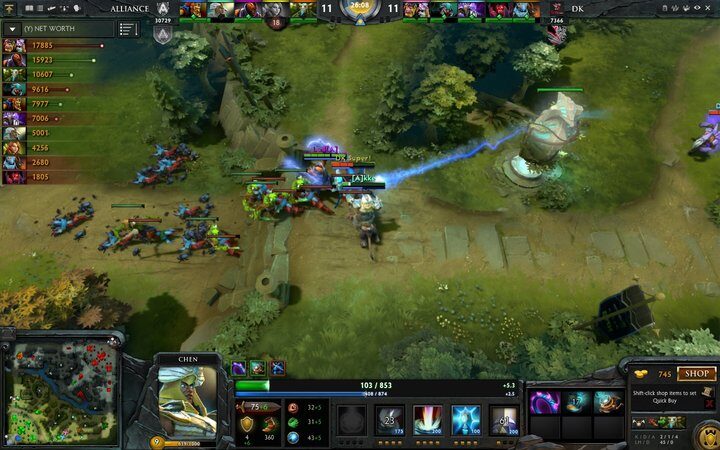
Task: Select the top hero row with 17885 net worth
Action: 55,45
